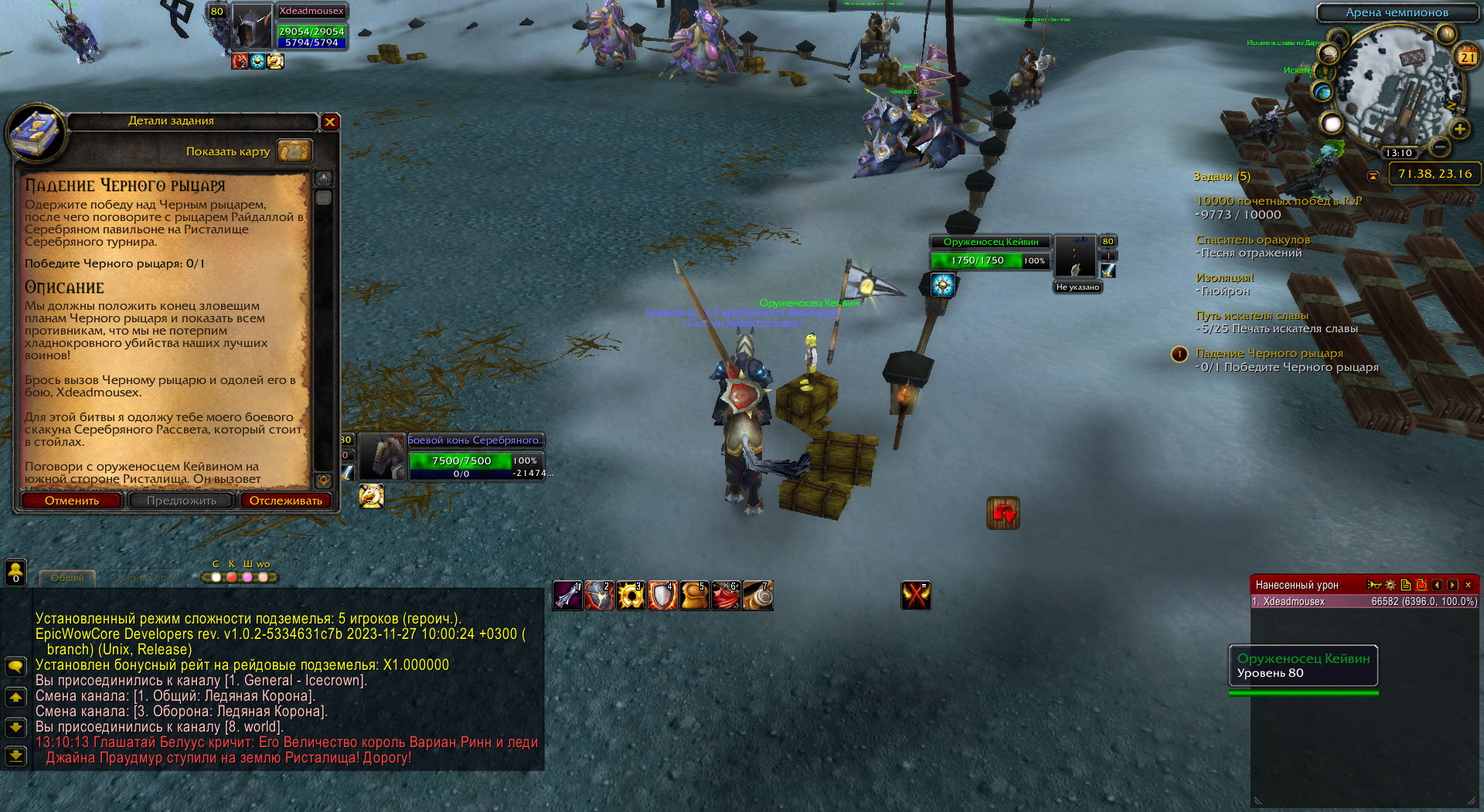Close the quest details window
1484x812 pixels.
(x=330, y=121)
